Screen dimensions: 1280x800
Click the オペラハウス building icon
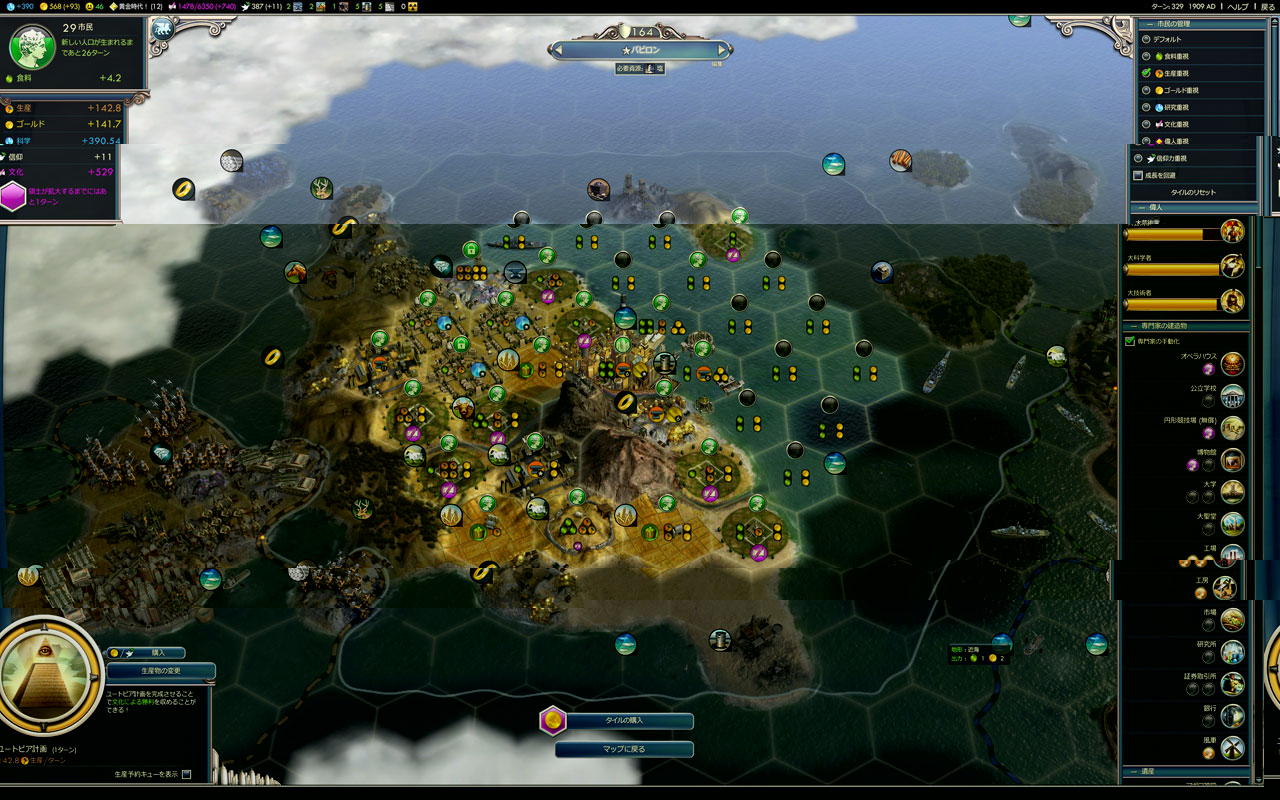[x=1232, y=363]
